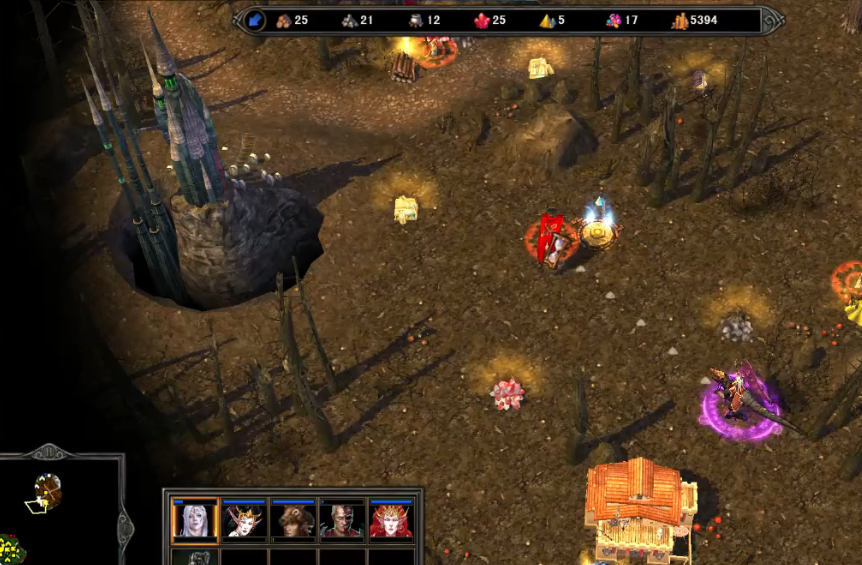Click the ornament button atop the minimap frame
Image resolution: width=862 pixels, height=565 pixels.
point(49,450)
